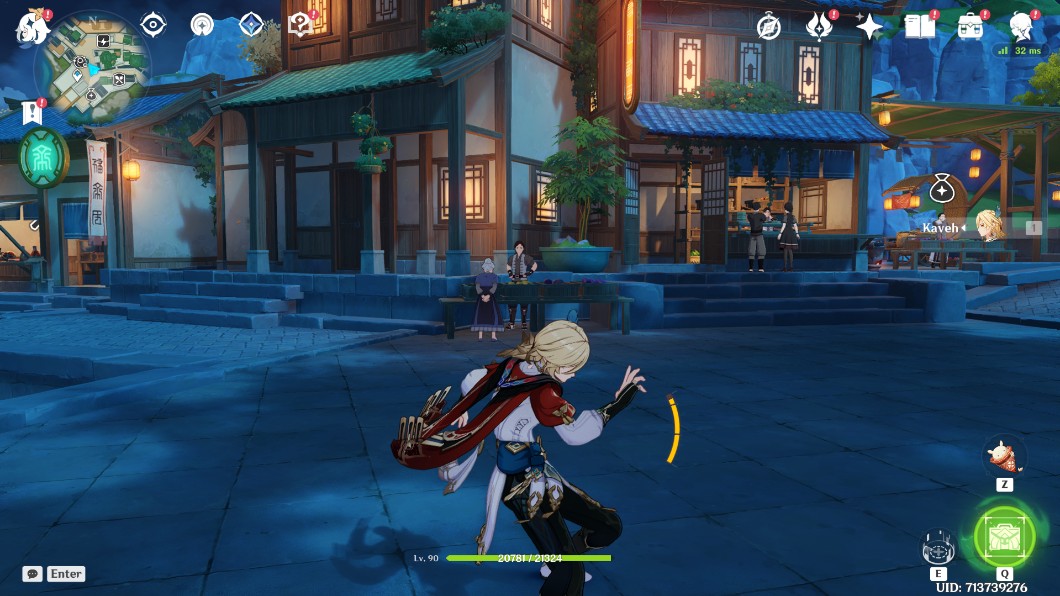
Task: Use the gadget above the Z key
Action: (x=1001, y=456)
